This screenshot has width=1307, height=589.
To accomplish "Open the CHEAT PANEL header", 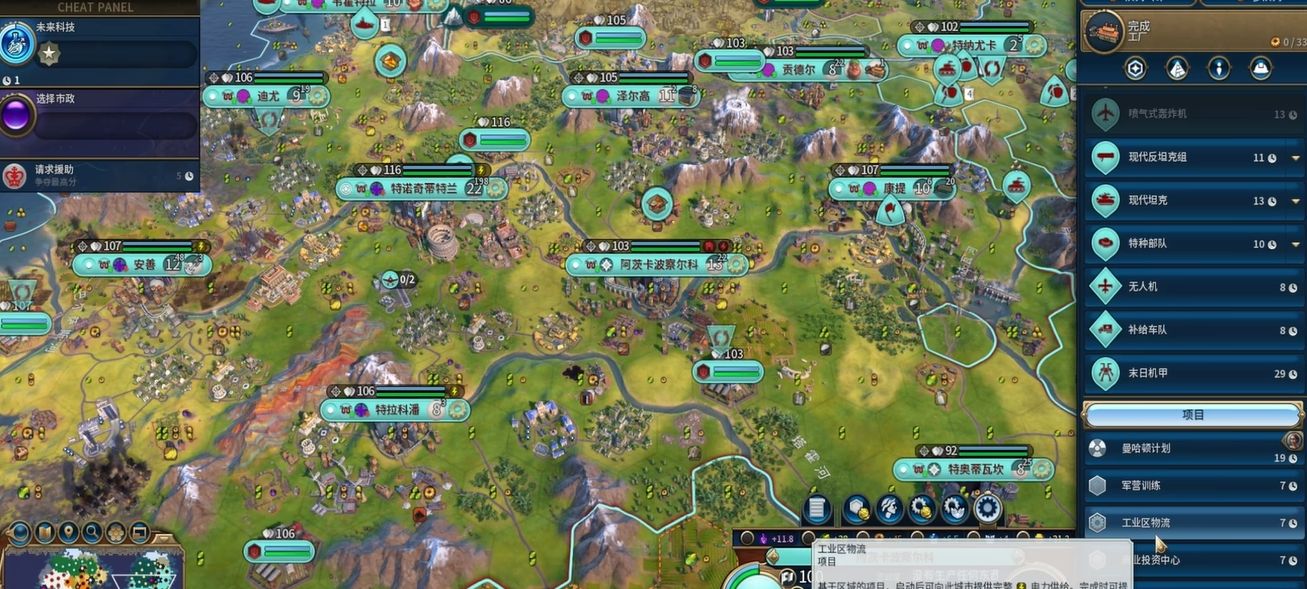I will coord(96,7).
